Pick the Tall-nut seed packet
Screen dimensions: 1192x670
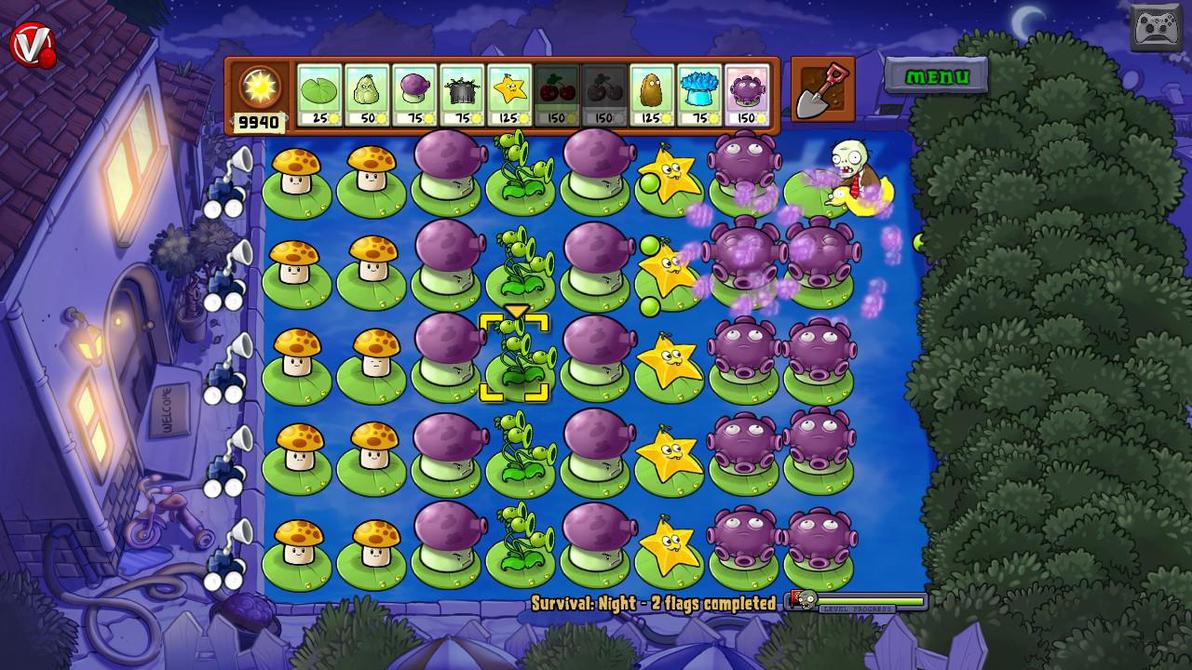[x=651, y=95]
